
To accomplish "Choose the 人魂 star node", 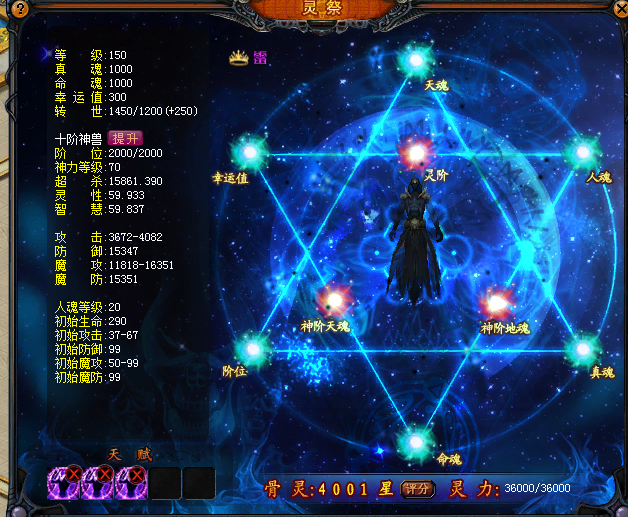I will [x=581, y=153].
